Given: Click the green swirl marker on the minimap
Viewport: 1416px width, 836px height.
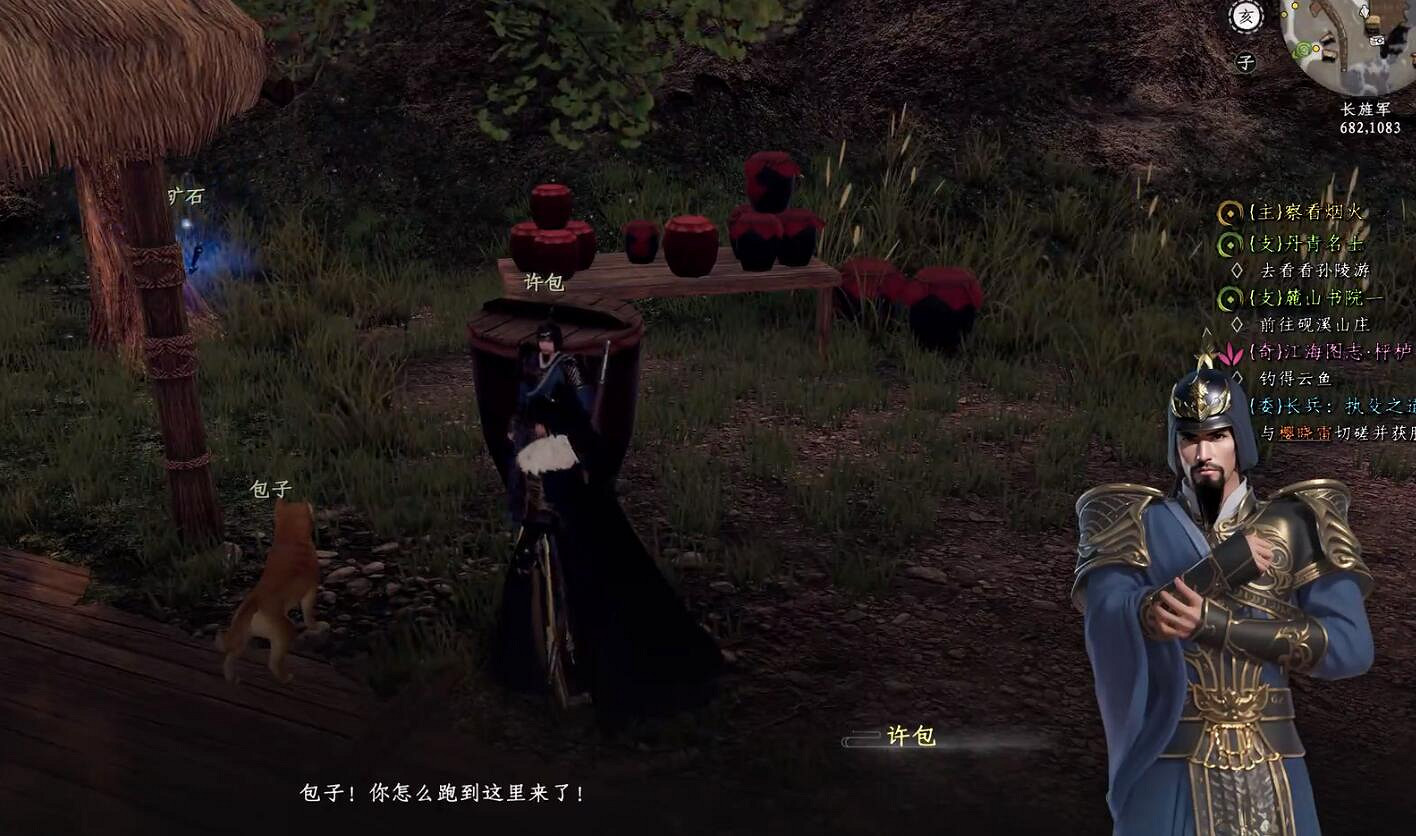Looking at the screenshot, I should [x=1302, y=49].
